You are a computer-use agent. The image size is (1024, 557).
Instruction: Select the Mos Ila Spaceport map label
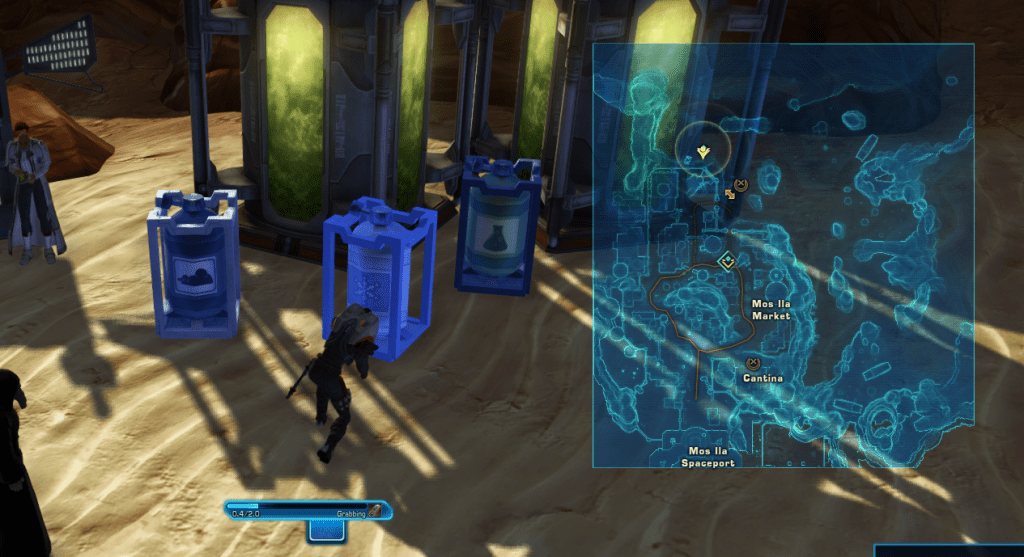click(711, 457)
